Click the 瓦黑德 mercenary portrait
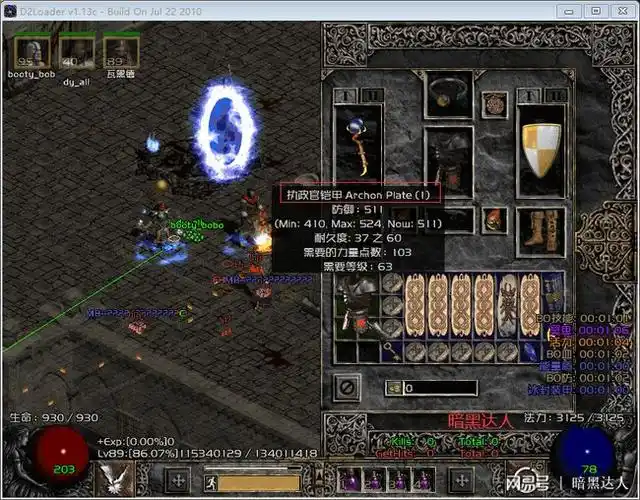The image size is (640, 500). 120,51
